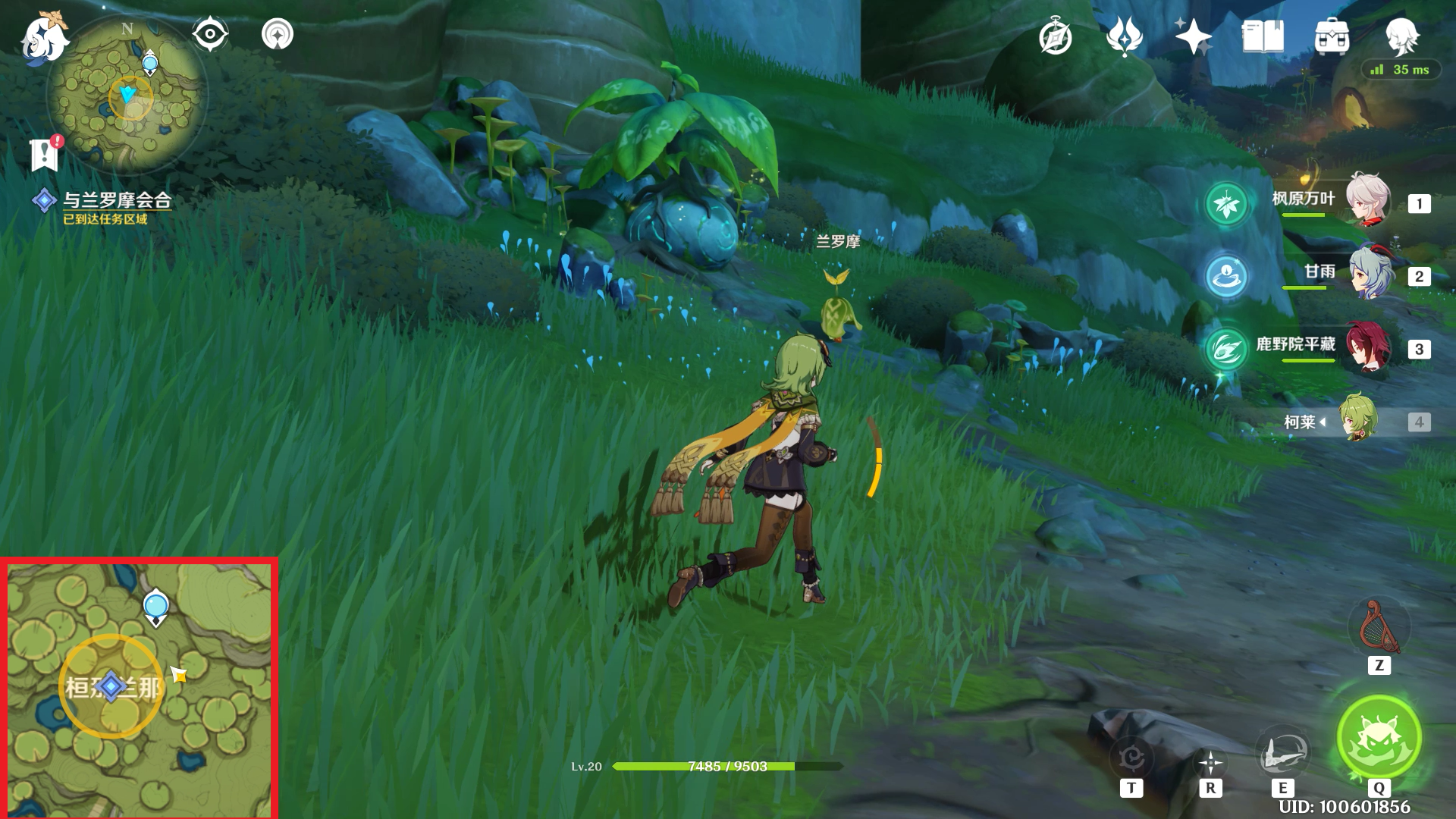Open the Adventure book icon
The image size is (1456, 819).
1263,36
